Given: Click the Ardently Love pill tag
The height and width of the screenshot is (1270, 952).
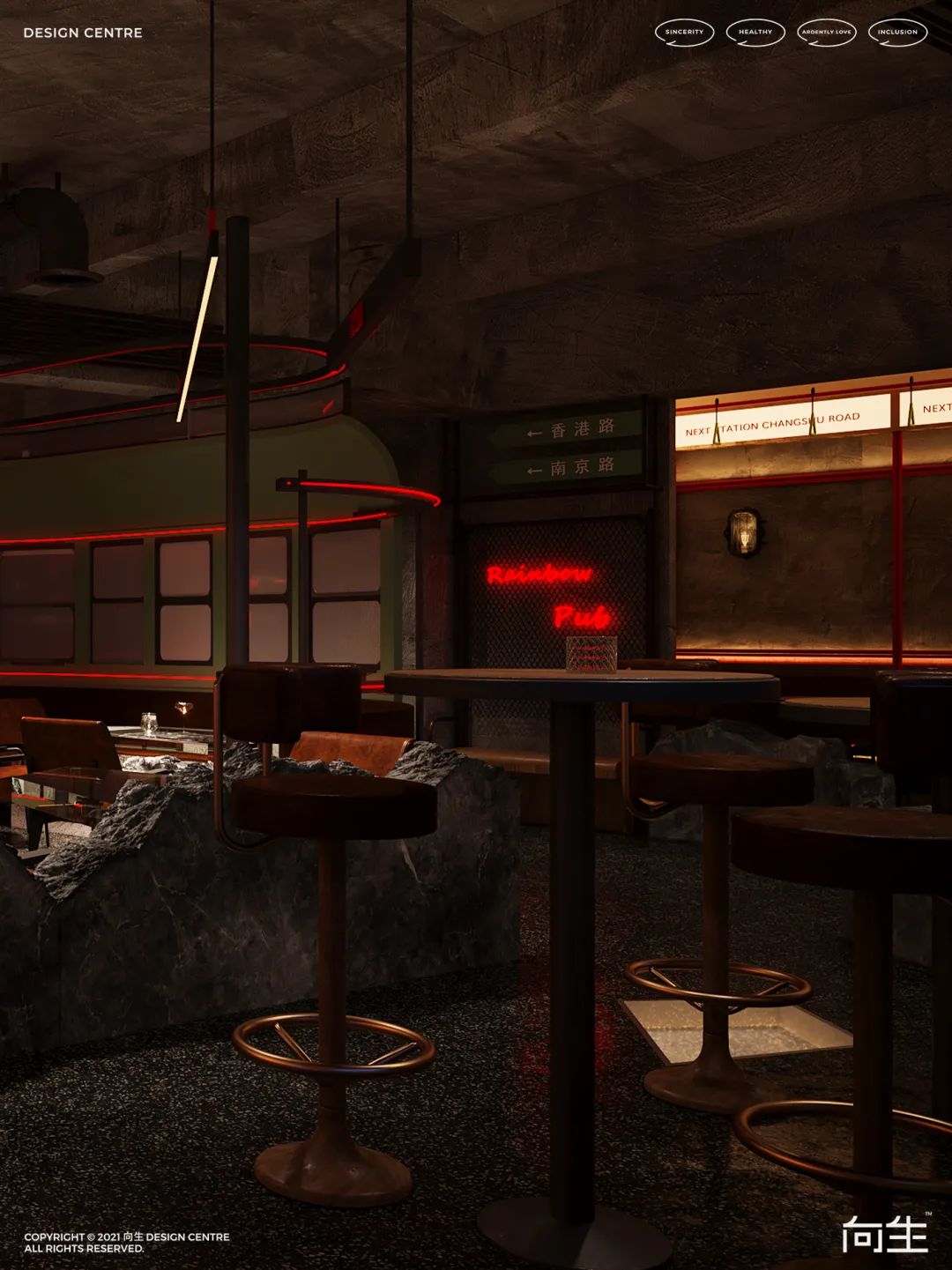Looking at the screenshot, I should coord(827,33).
